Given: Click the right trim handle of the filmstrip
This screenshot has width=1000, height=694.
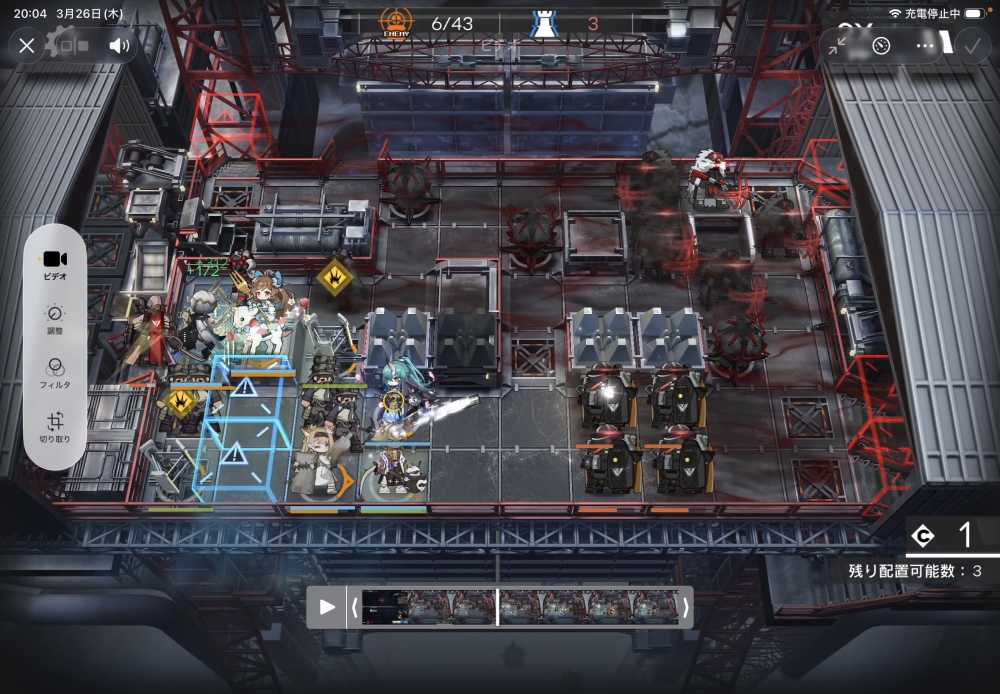Looking at the screenshot, I should (685, 607).
